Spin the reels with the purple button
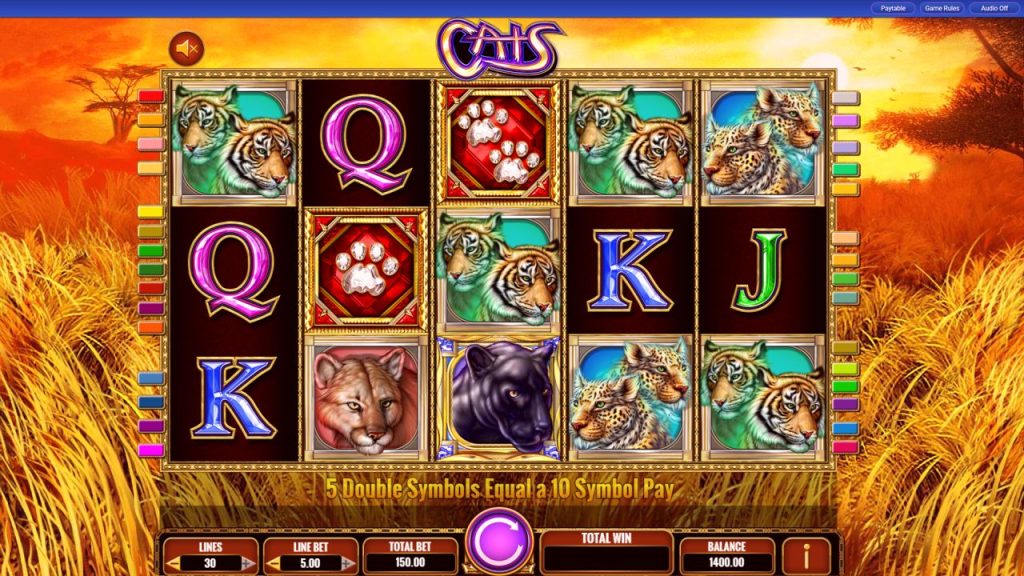Image resolution: width=1024 pixels, height=576 pixels. [x=499, y=541]
